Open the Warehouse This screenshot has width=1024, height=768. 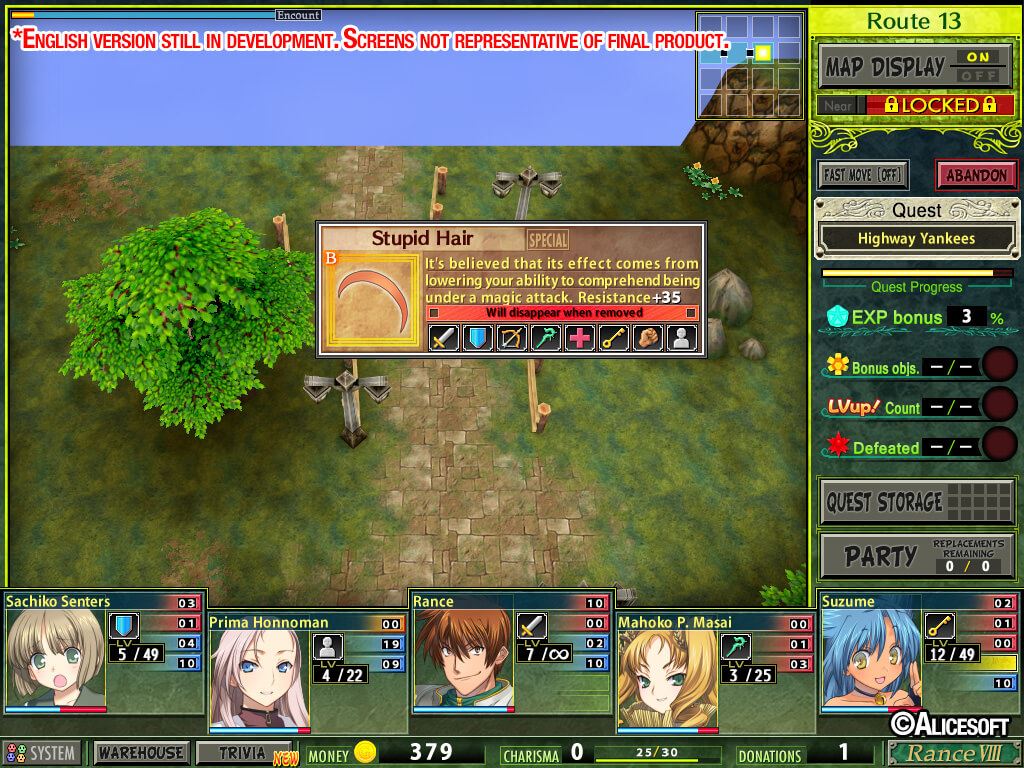[140, 753]
